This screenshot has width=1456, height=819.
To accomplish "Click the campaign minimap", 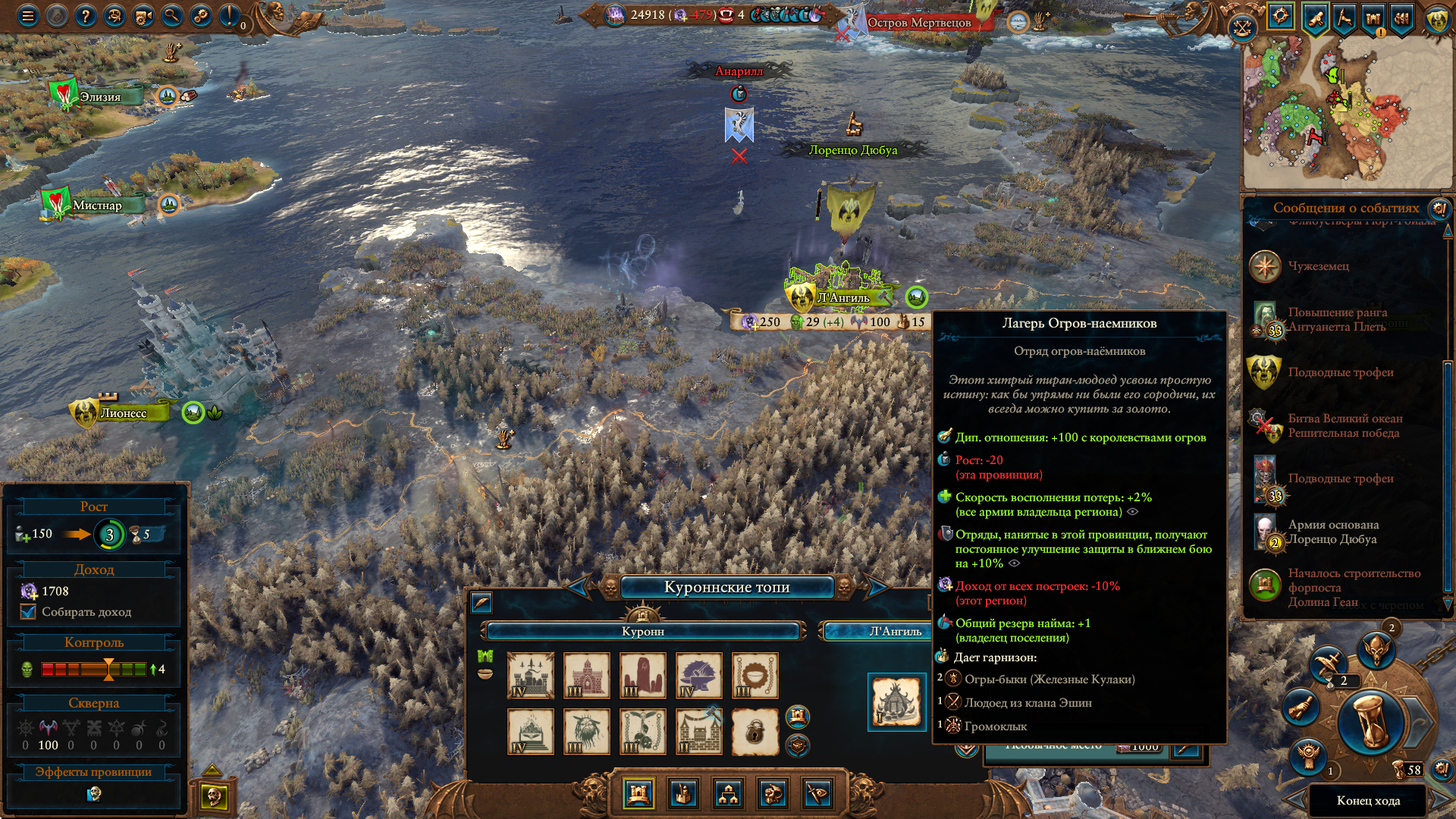I will (x=1345, y=114).
